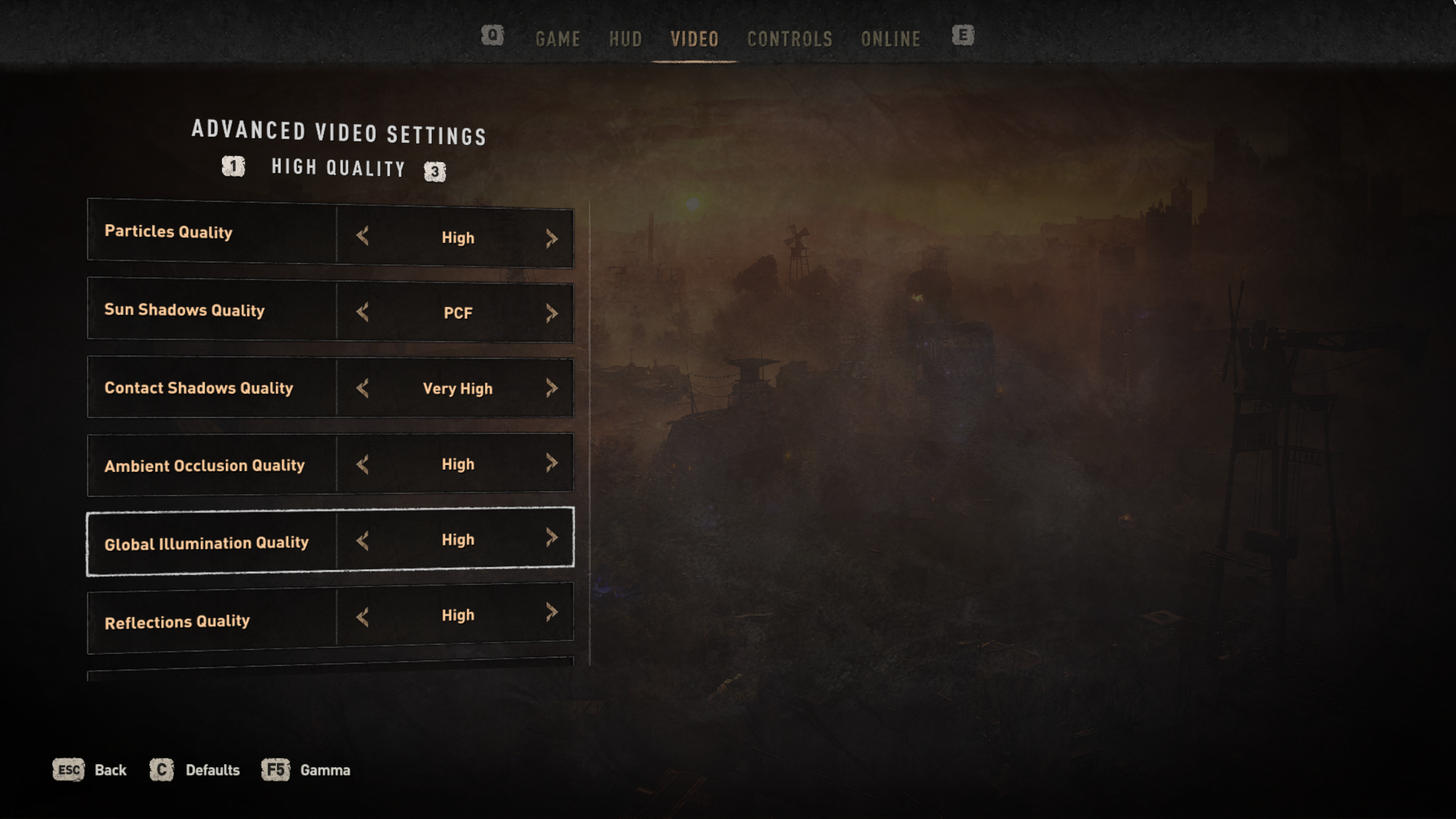Lower Particles Quality with left arrow
The image size is (1456, 819).
click(x=363, y=236)
